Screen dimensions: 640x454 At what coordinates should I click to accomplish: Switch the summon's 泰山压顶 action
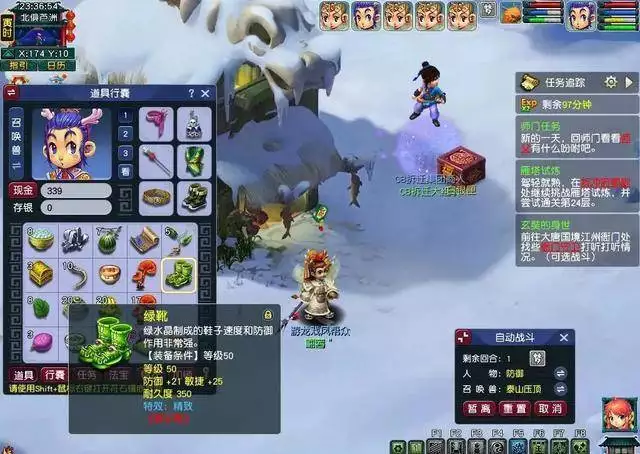pyautogui.click(x=561, y=388)
